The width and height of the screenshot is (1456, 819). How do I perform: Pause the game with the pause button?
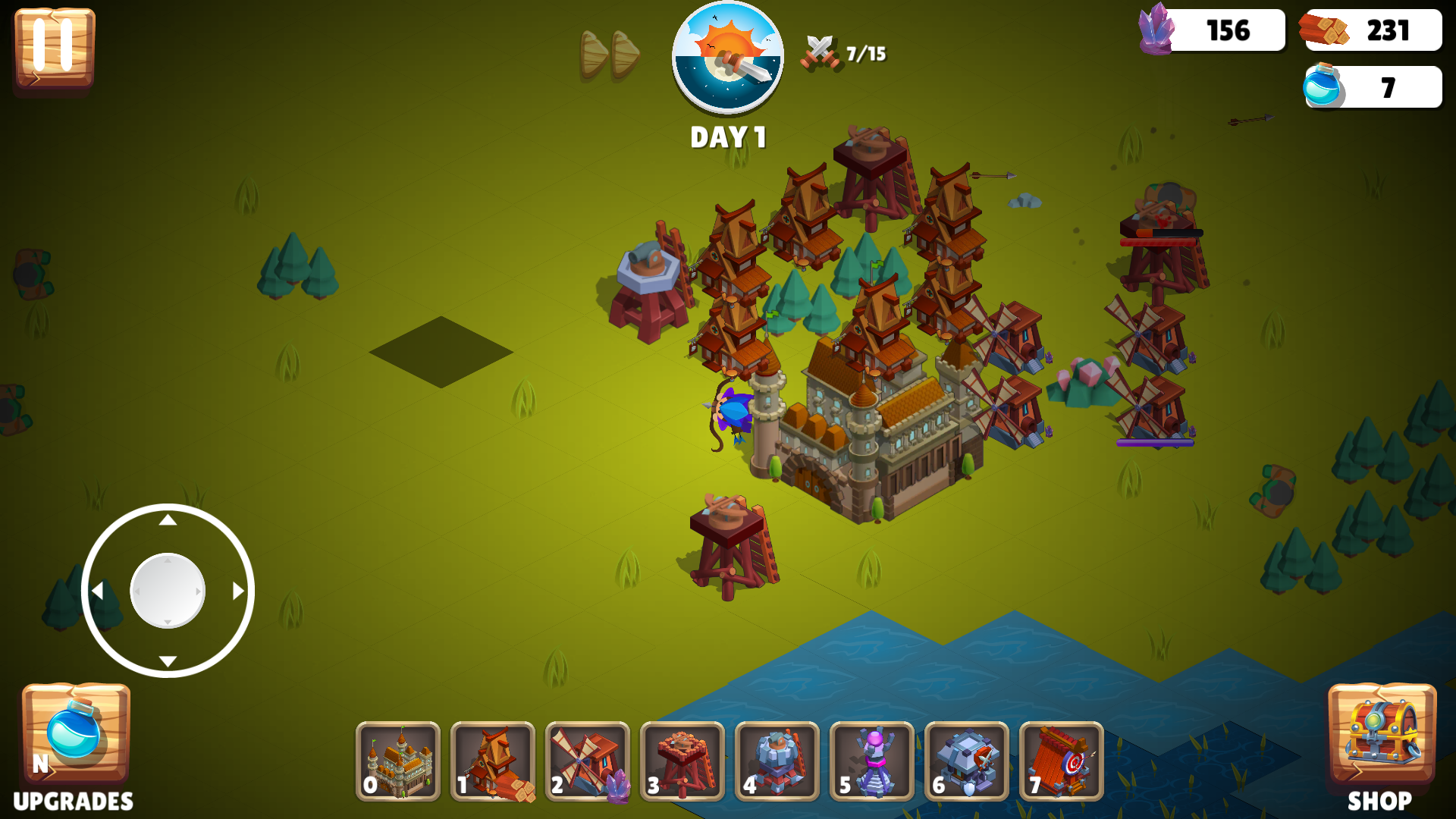[53, 48]
